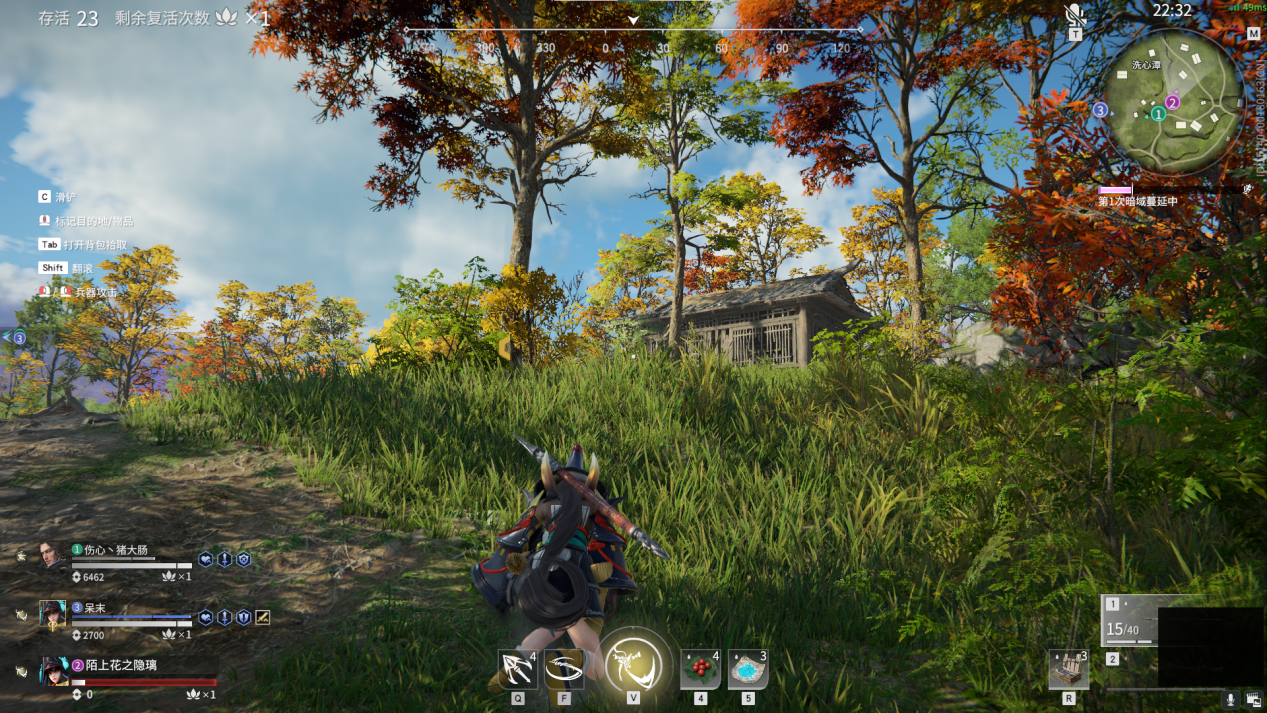Open the screenshot gallery overlay button
The width and height of the screenshot is (1267, 713).
tap(1253, 700)
